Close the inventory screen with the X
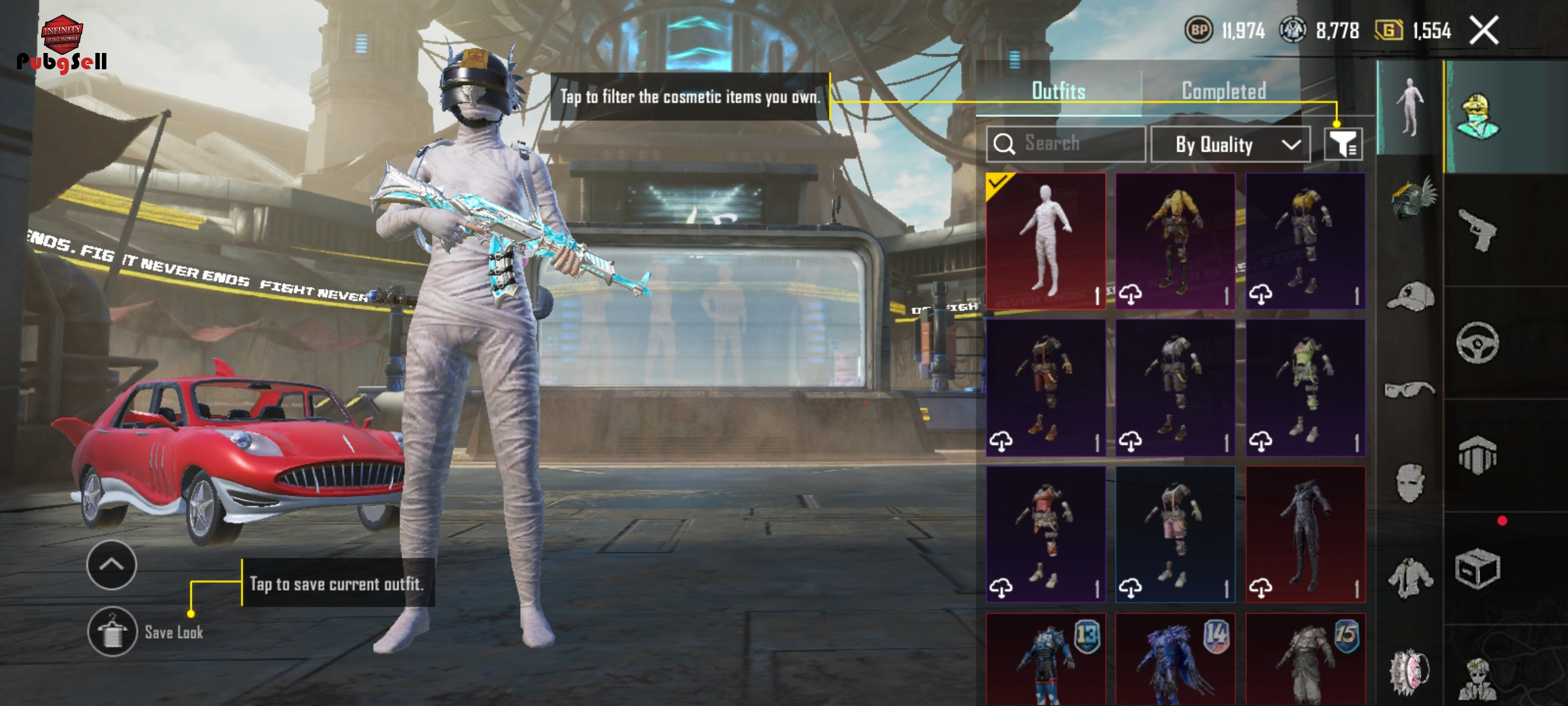 [x=1484, y=31]
